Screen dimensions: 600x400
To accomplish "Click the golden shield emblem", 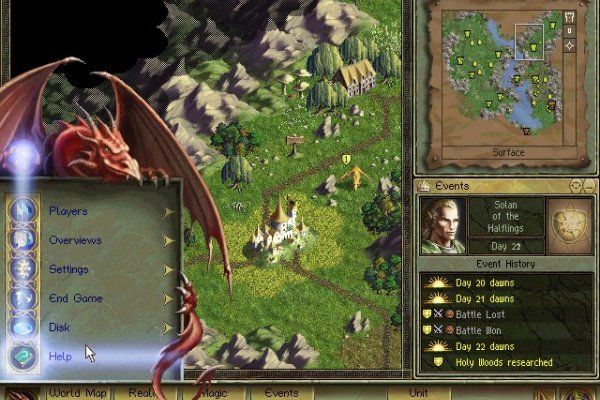I will point(567,224).
